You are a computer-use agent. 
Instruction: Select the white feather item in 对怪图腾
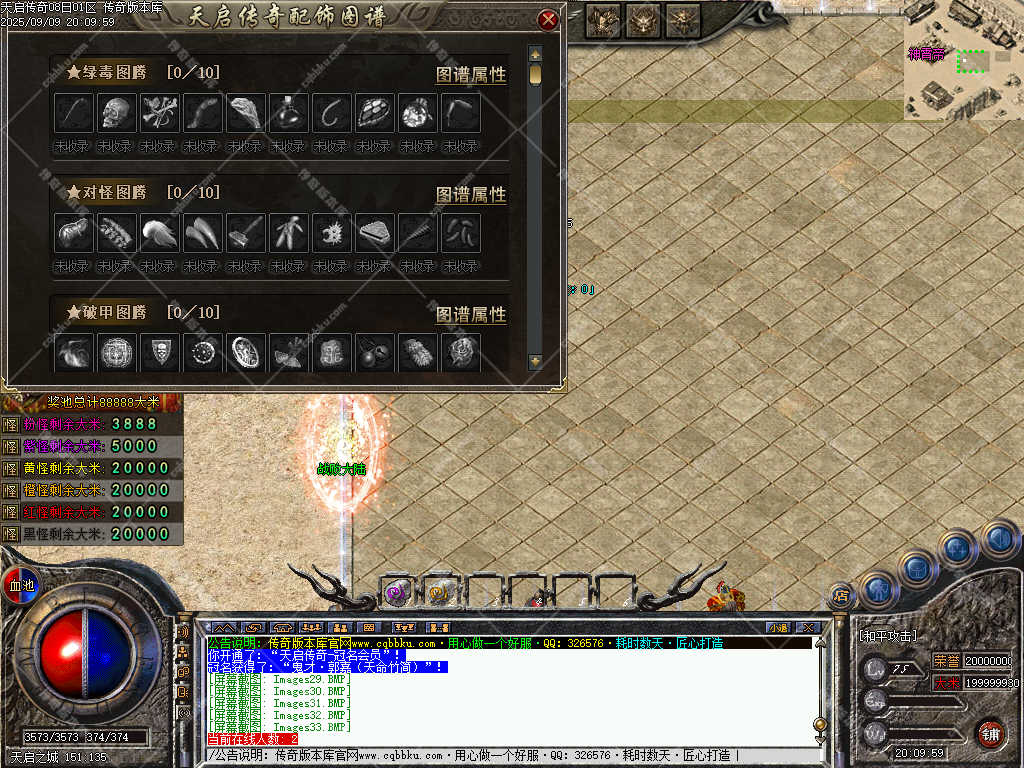point(160,233)
